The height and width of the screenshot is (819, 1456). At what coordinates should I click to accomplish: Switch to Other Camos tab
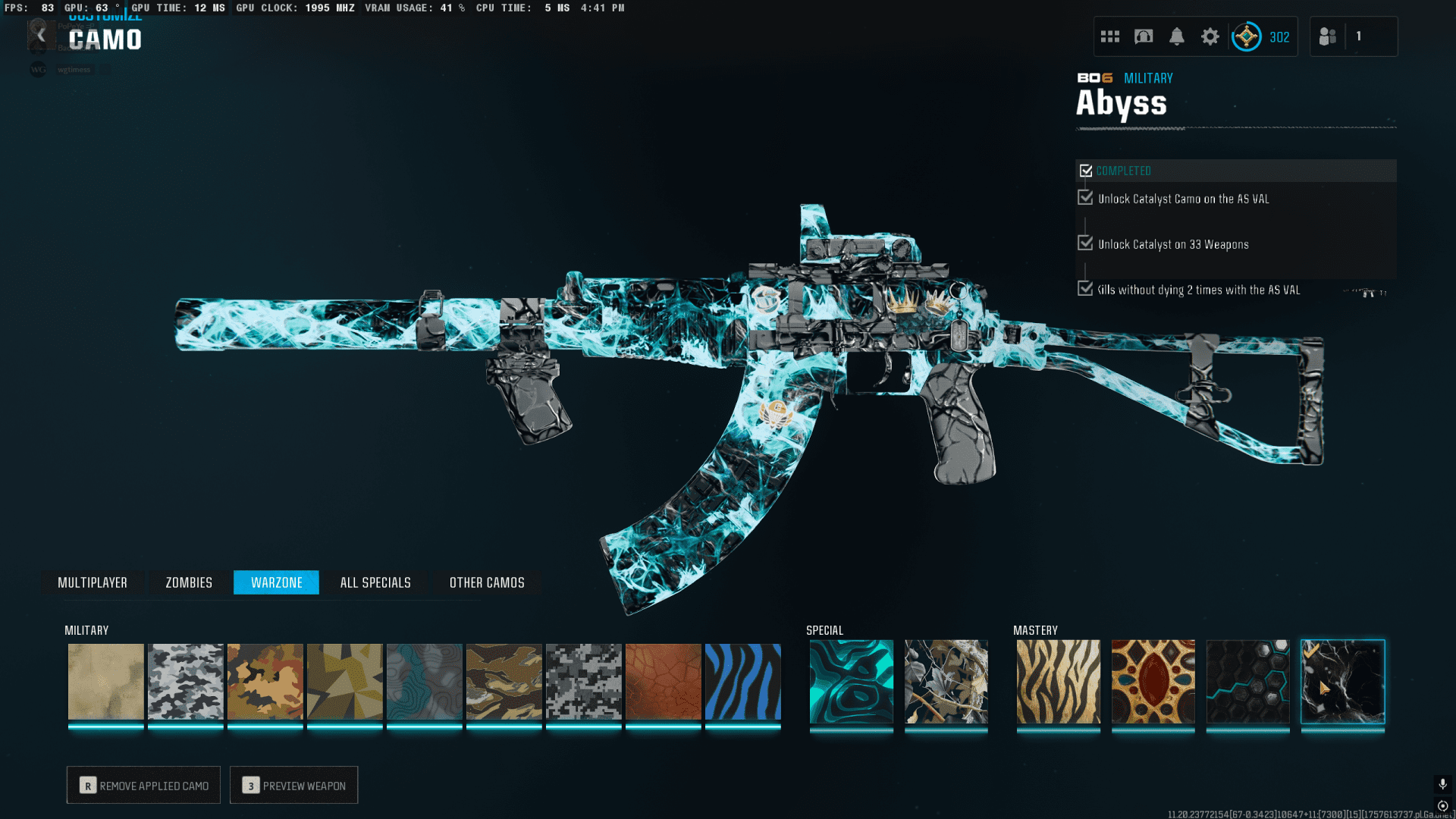click(x=487, y=582)
